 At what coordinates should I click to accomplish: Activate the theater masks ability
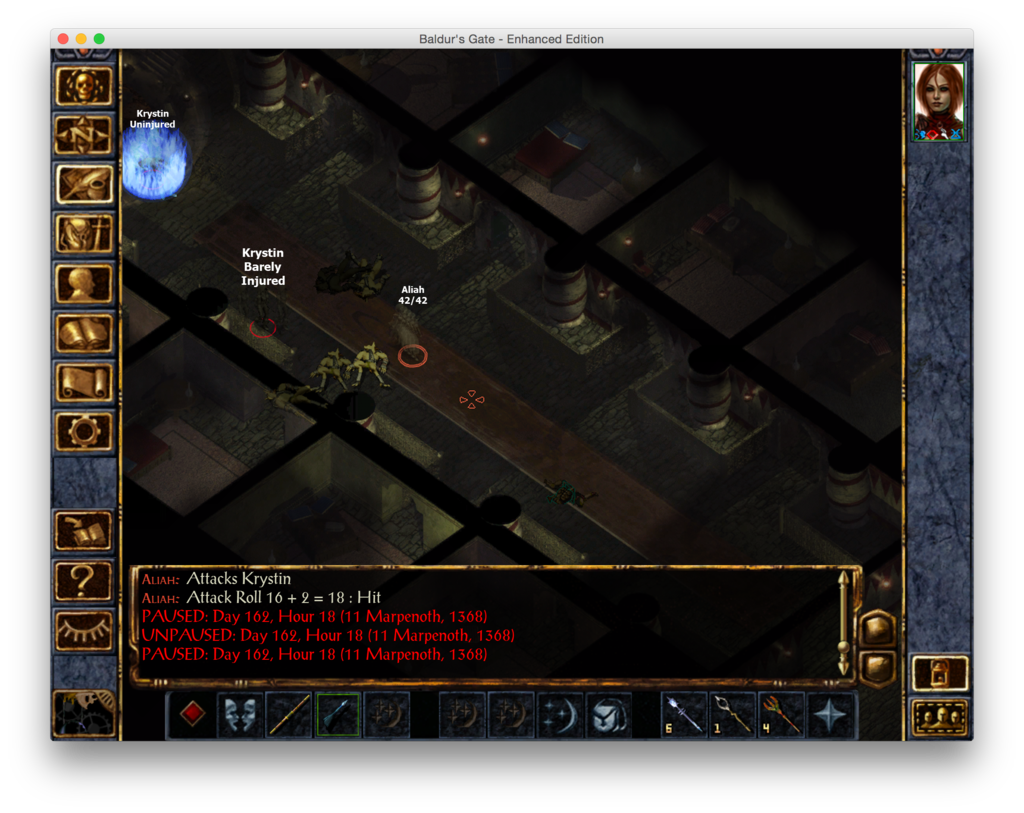tap(241, 715)
